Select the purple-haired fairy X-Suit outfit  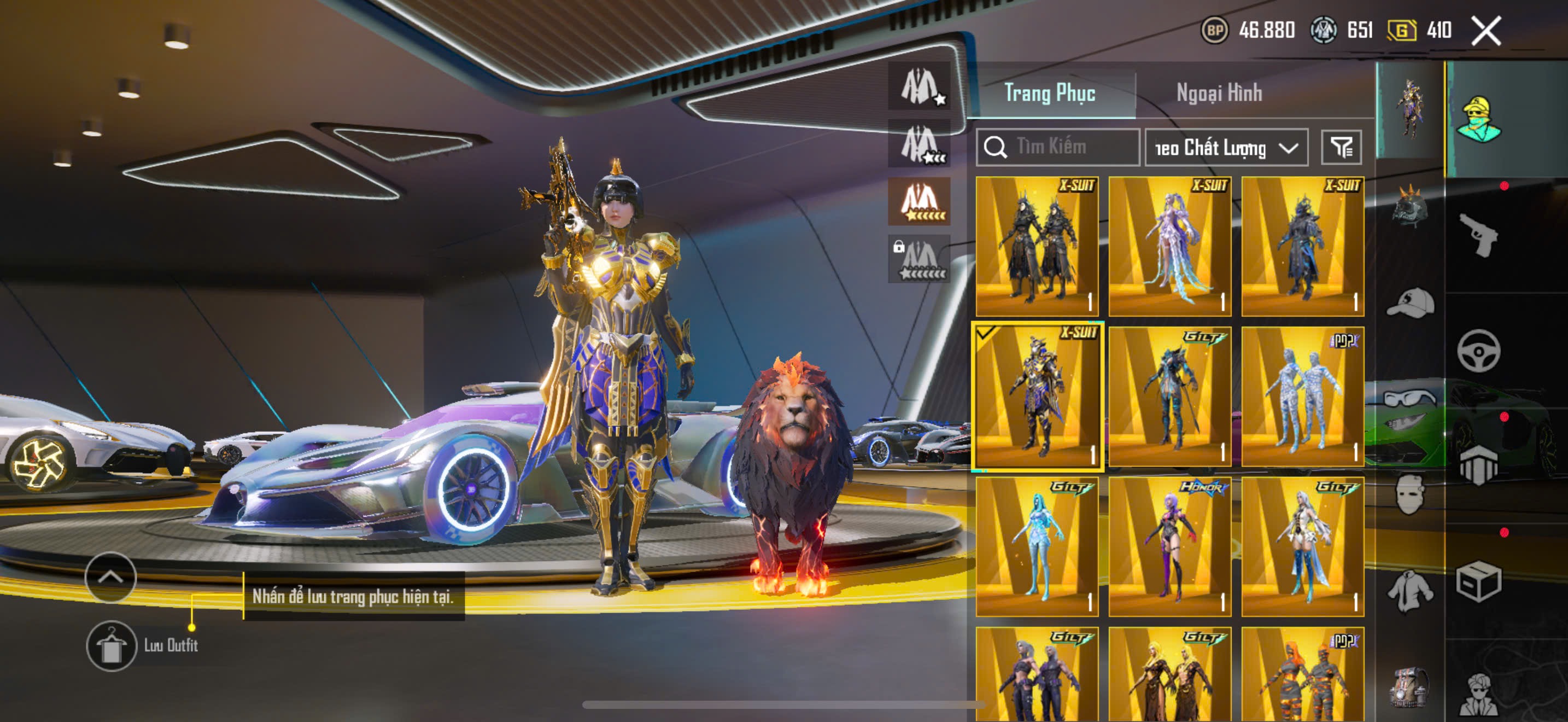tap(1169, 247)
